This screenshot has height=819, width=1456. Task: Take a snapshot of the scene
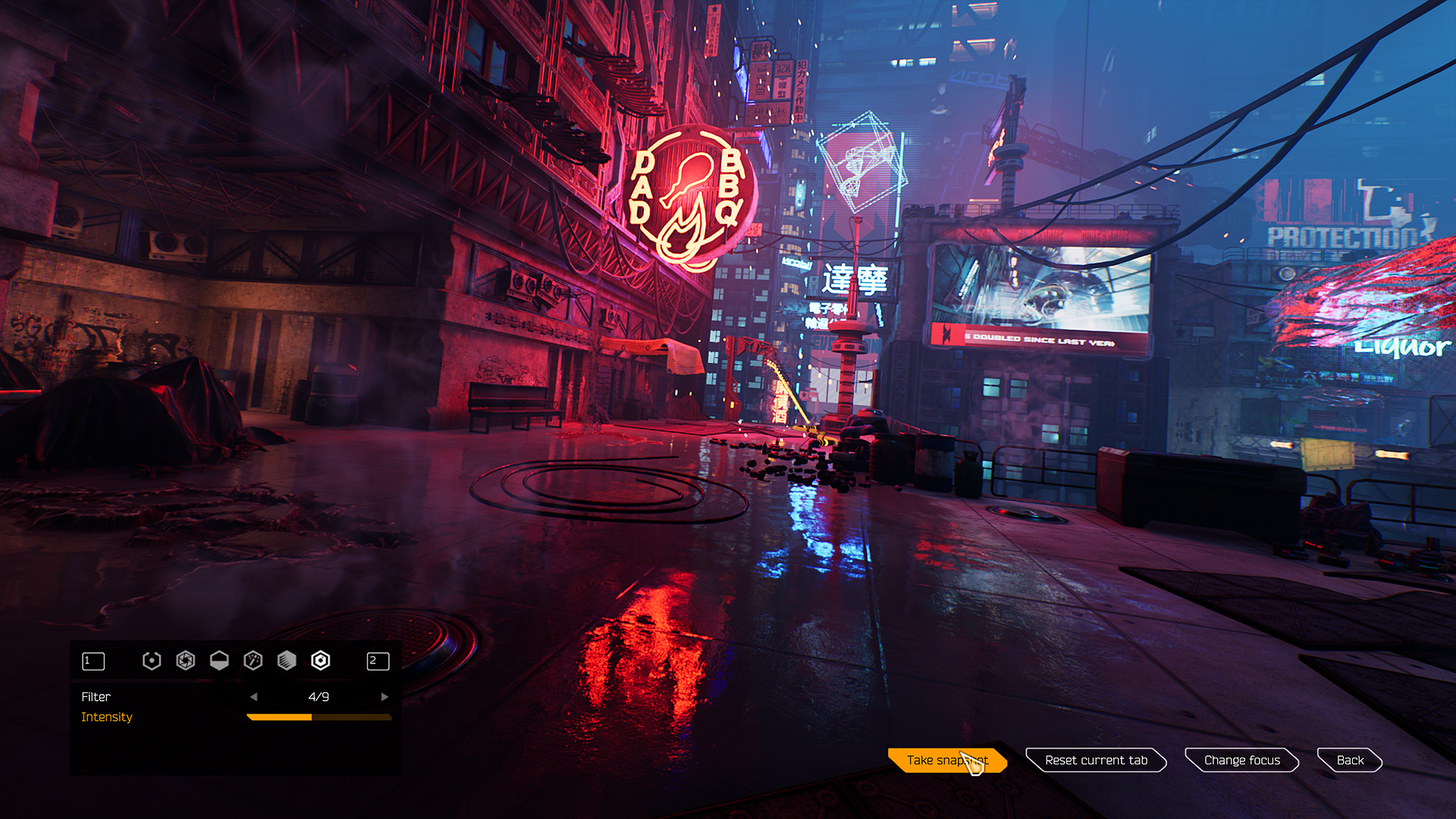point(946,760)
